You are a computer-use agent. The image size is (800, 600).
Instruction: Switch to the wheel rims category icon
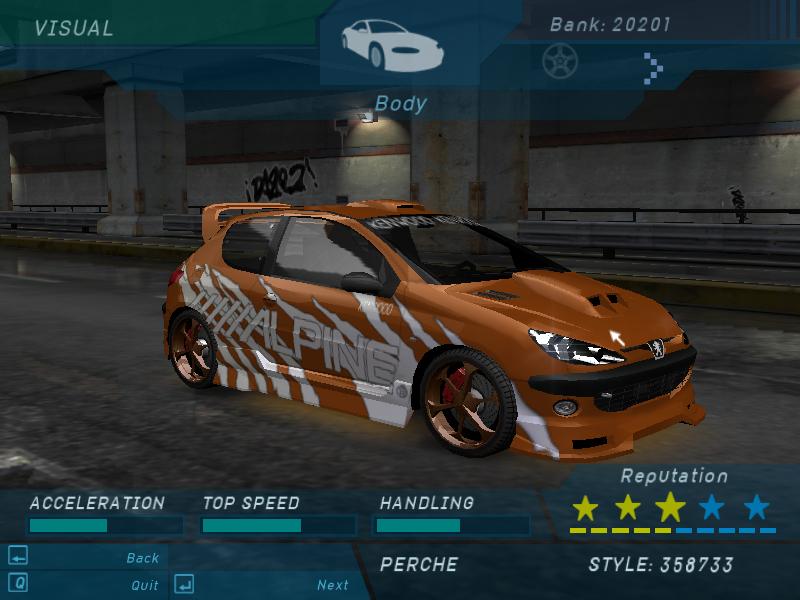[559, 61]
